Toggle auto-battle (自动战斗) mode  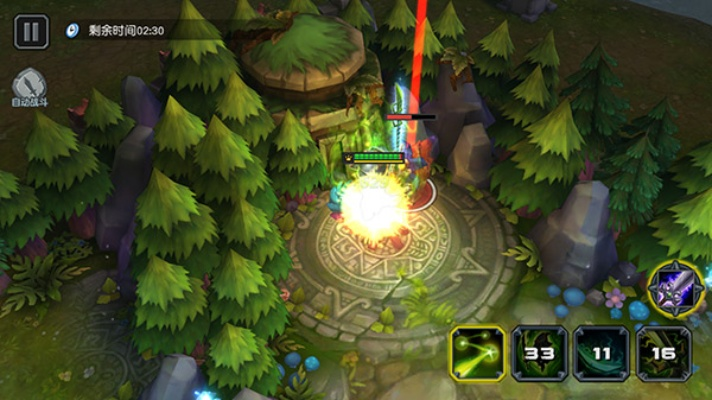click(30, 86)
